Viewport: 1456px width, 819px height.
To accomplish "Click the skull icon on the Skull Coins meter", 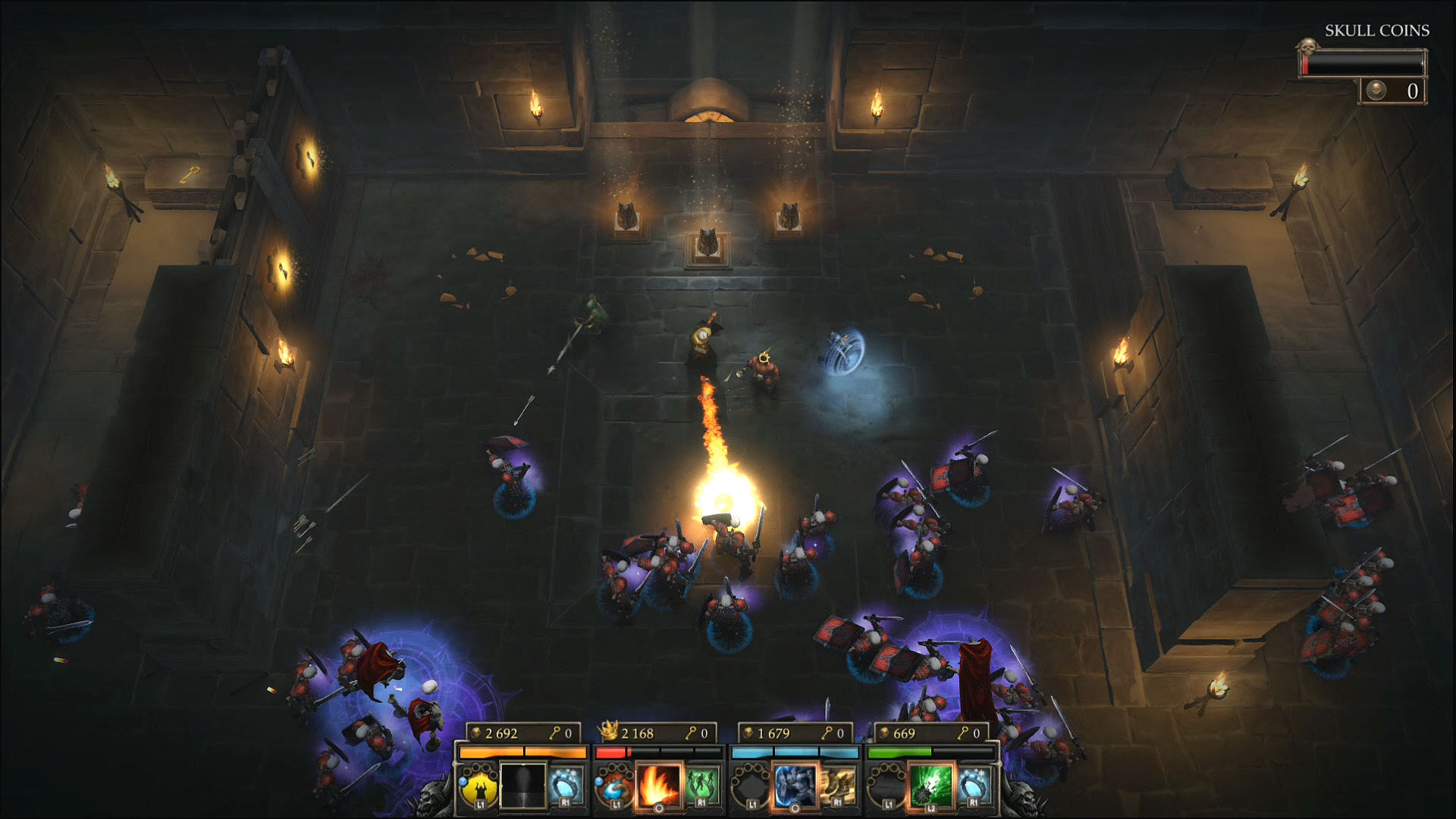I will click(x=1308, y=46).
